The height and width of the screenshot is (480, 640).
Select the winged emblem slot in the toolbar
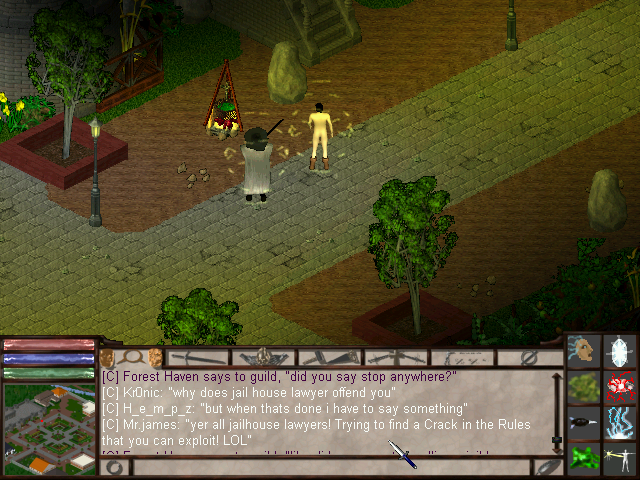(265, 357)
